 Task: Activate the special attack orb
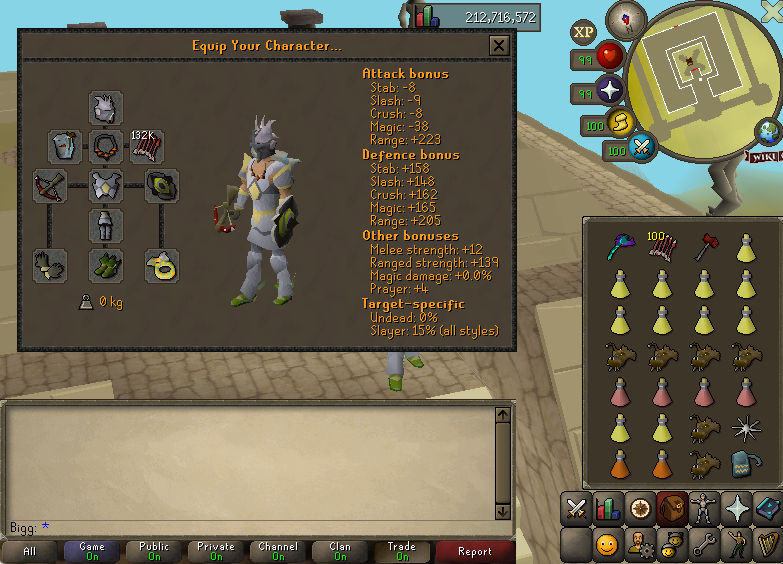pos(643,148)
